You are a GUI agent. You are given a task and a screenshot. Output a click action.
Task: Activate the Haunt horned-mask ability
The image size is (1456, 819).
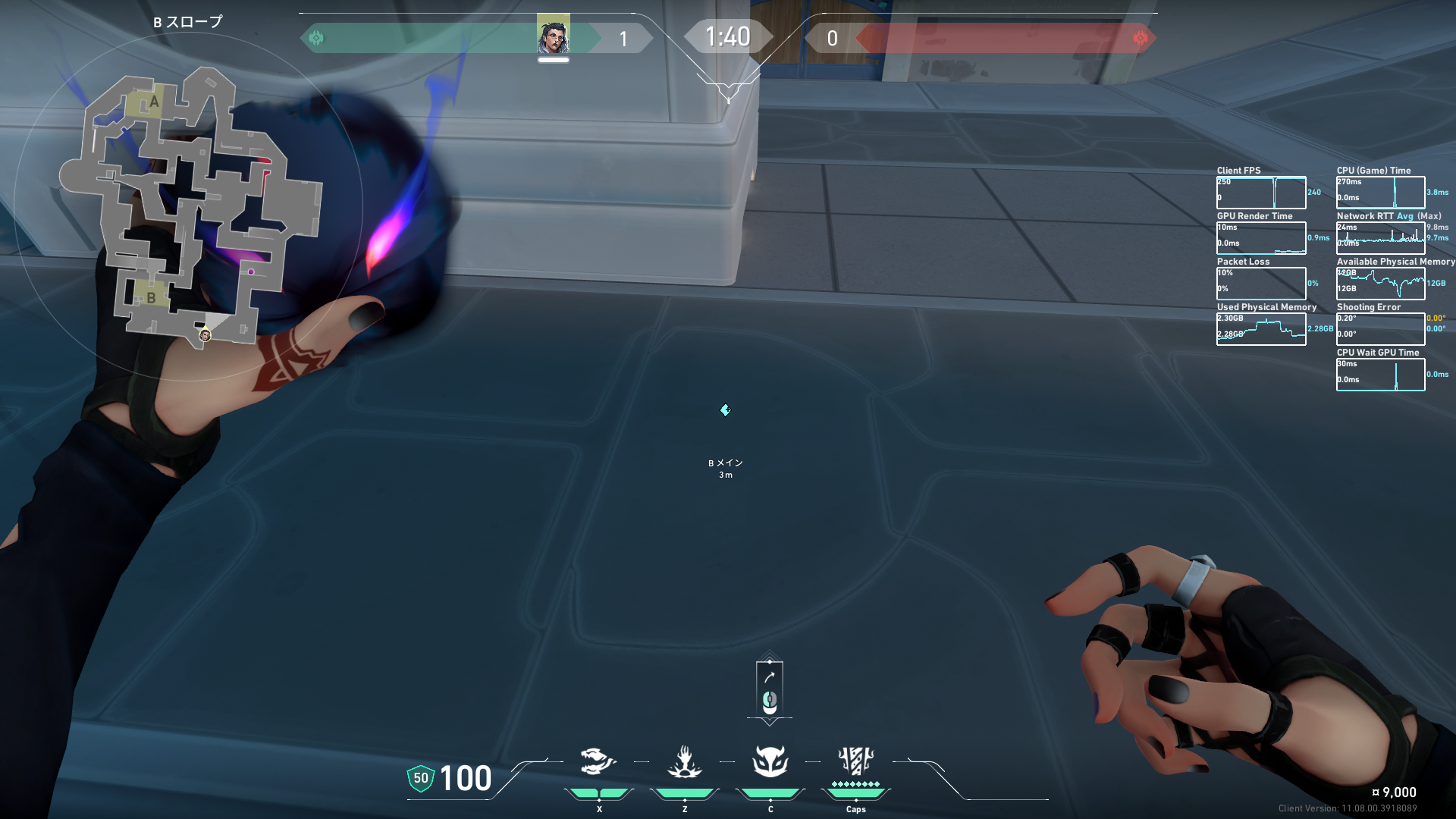770,761
